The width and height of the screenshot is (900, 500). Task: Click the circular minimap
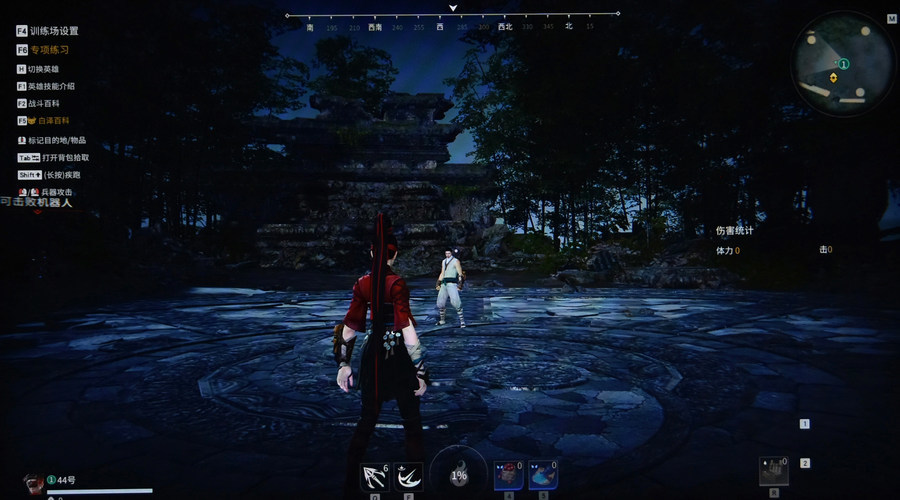pyautogui.click(x=843, y=65)
